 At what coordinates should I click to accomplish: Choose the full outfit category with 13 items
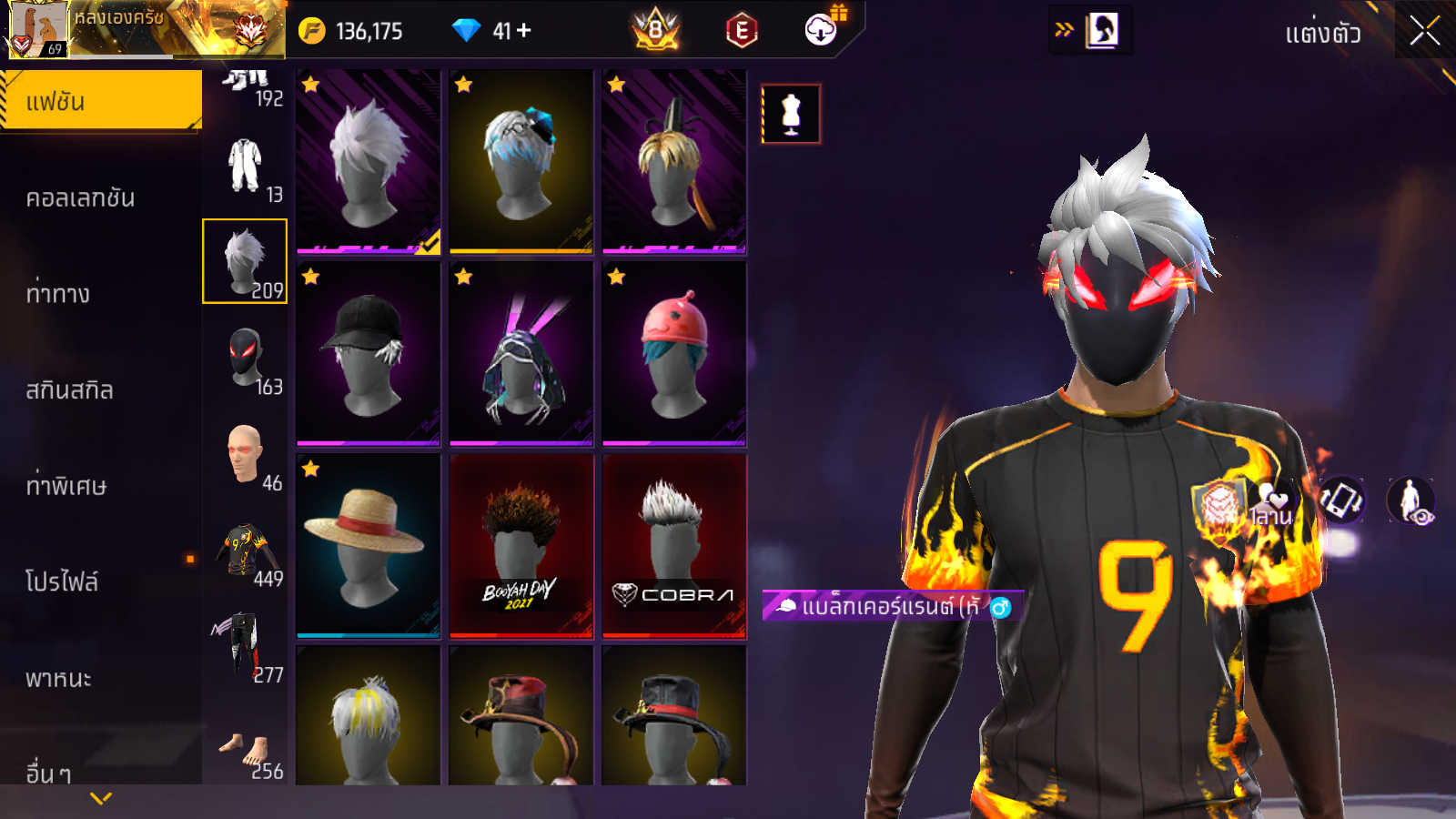246,167
